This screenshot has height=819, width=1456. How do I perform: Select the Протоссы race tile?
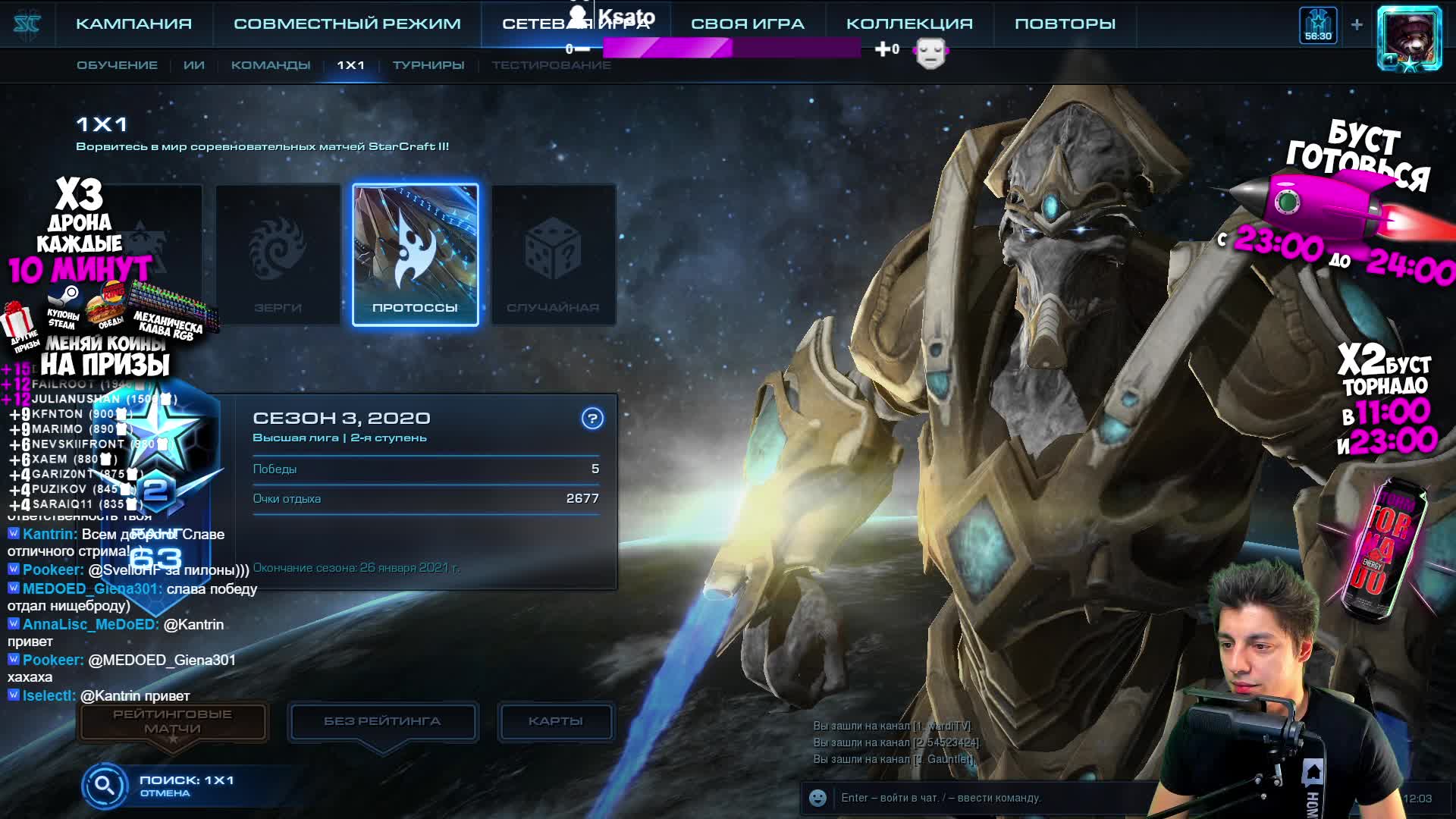[416, 255]
